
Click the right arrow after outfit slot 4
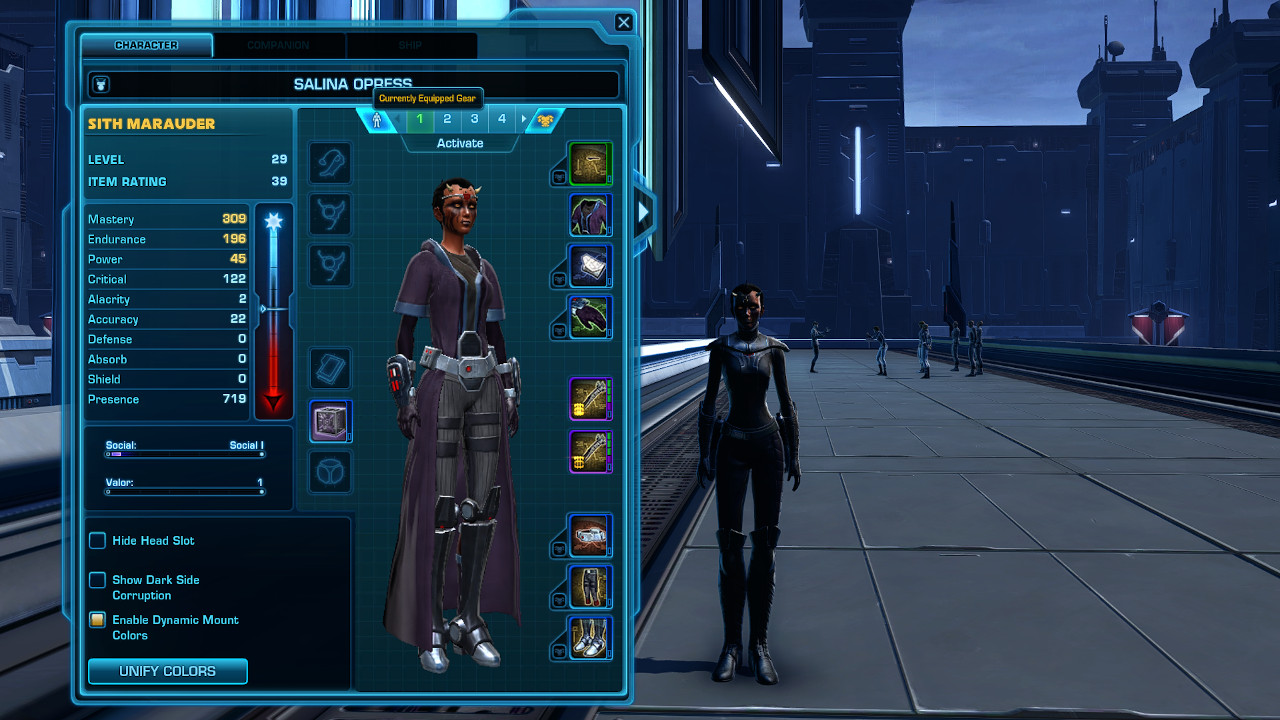pos(522,118)
